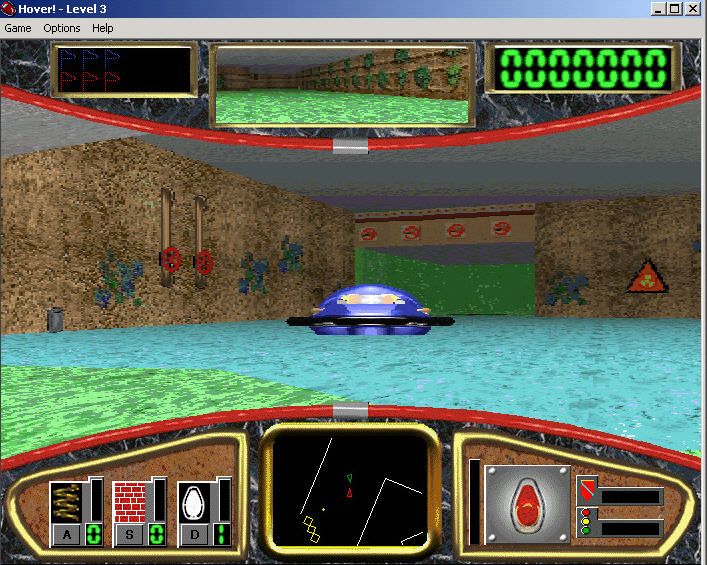This screenshot has height=565, width=707.
Task: Open the Game menu
Action: click(18, 28)
